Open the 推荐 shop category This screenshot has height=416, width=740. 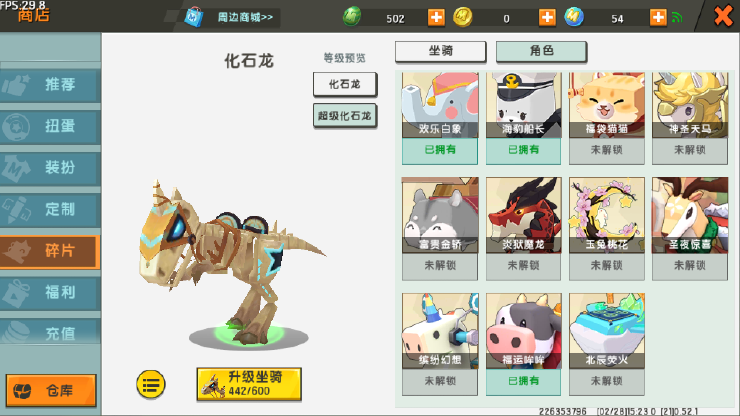51,85
